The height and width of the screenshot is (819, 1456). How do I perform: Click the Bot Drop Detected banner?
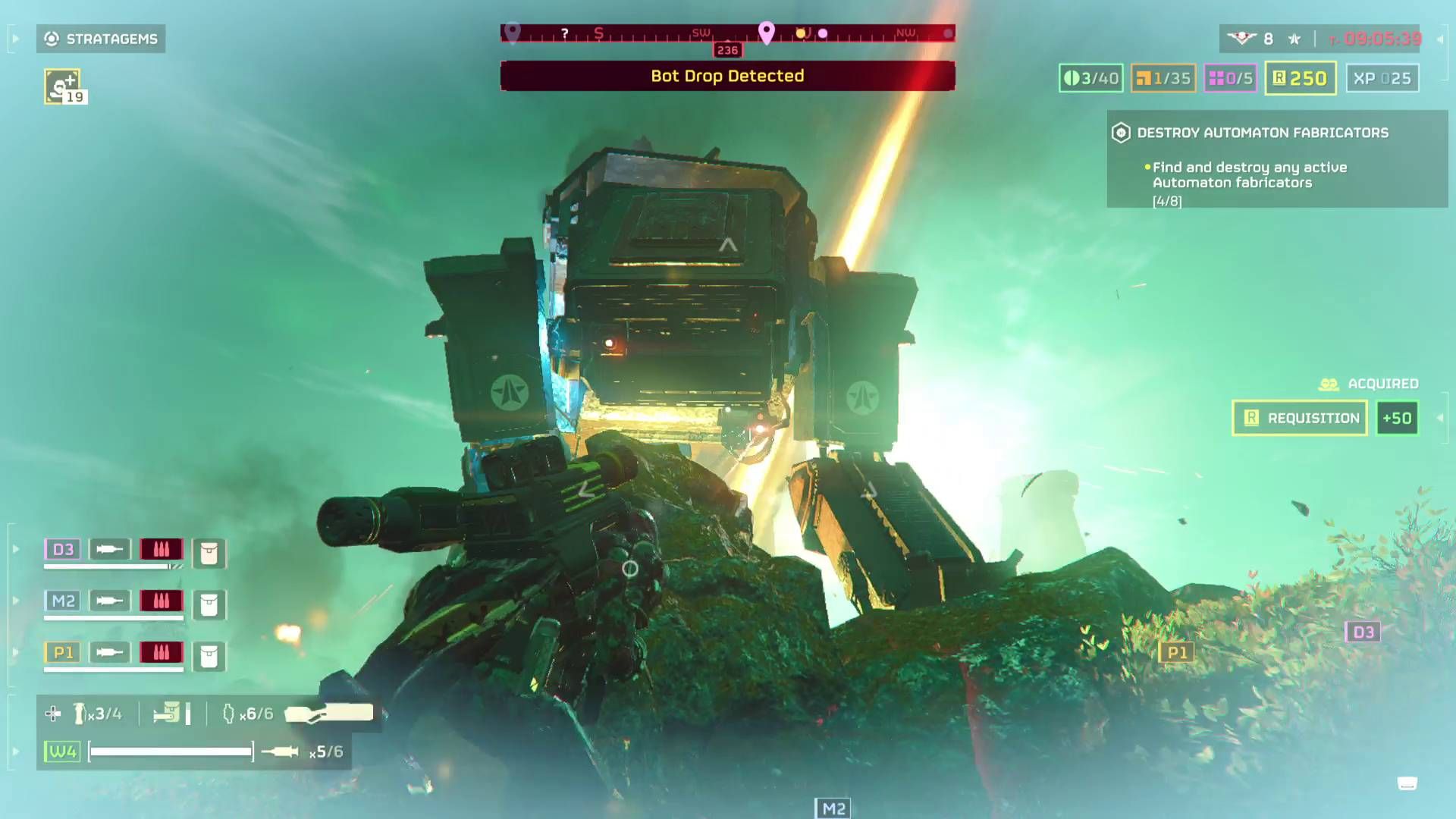click(726, 76)
